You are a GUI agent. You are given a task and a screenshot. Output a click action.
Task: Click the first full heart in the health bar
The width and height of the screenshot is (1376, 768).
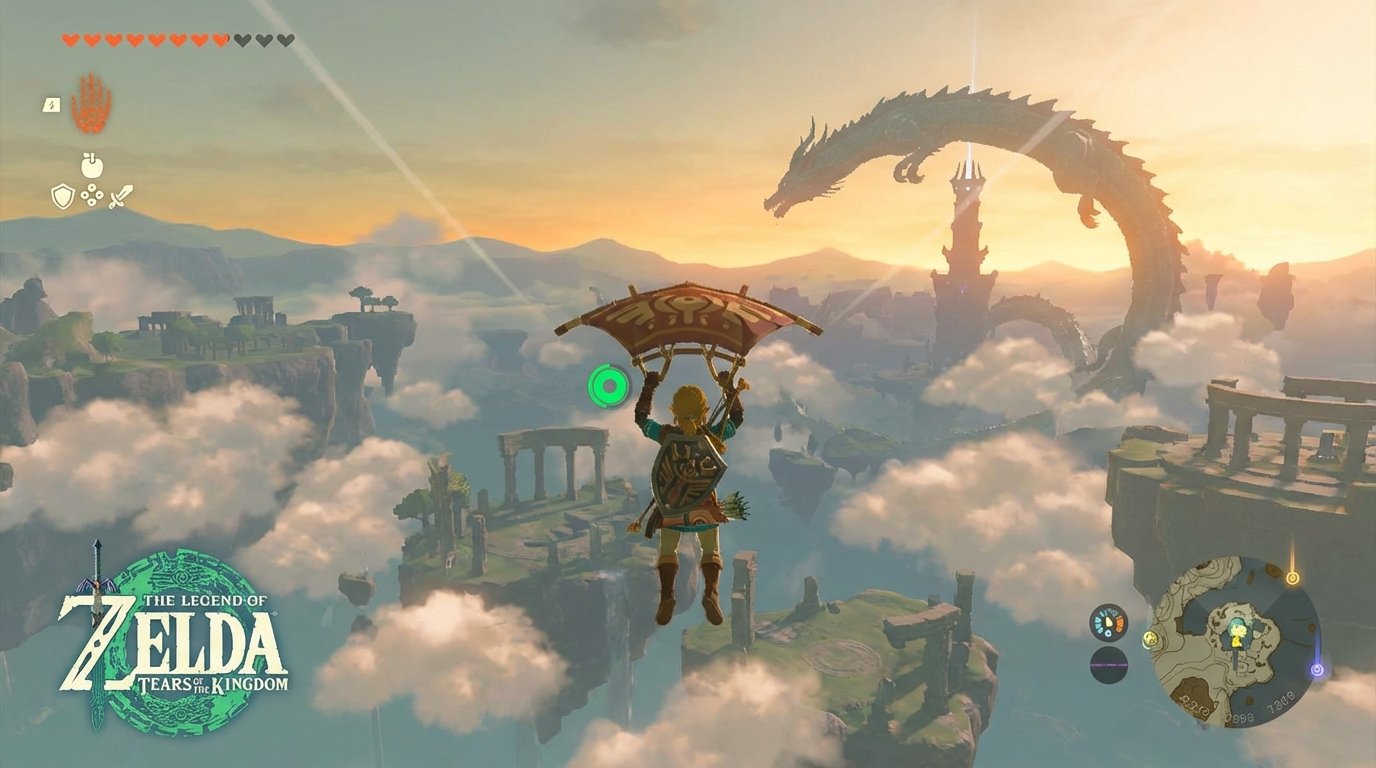coord(70,40)
